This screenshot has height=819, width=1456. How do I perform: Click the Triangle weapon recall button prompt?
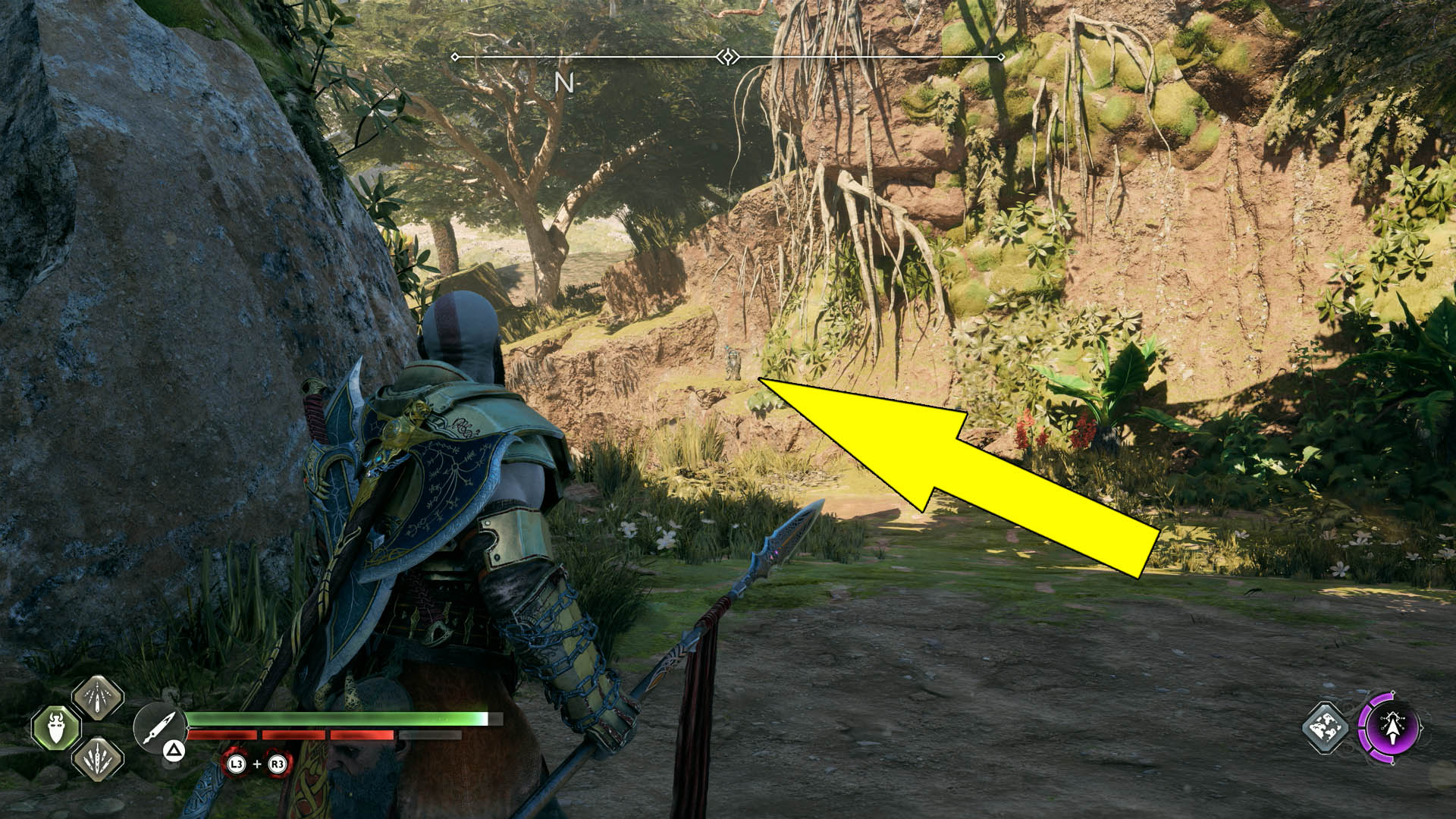[173, 752]
